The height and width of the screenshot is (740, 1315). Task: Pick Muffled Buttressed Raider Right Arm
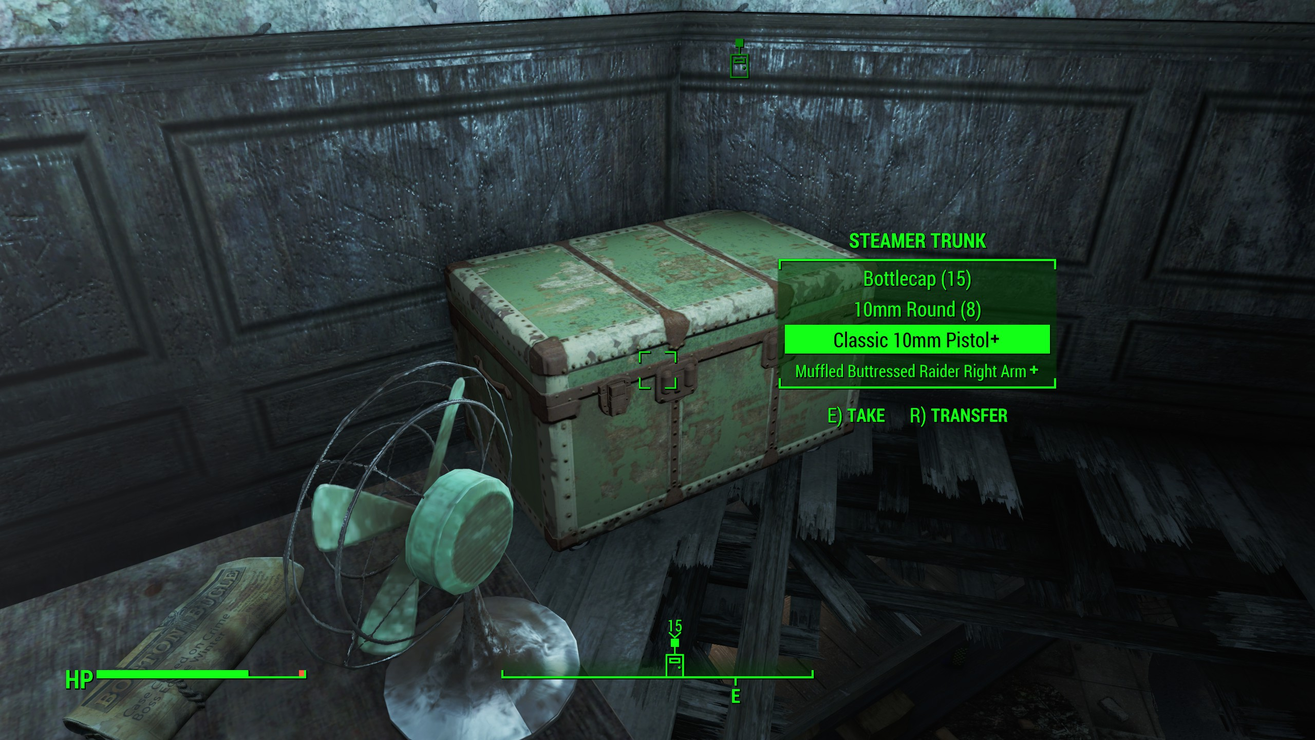coord(916,371)
